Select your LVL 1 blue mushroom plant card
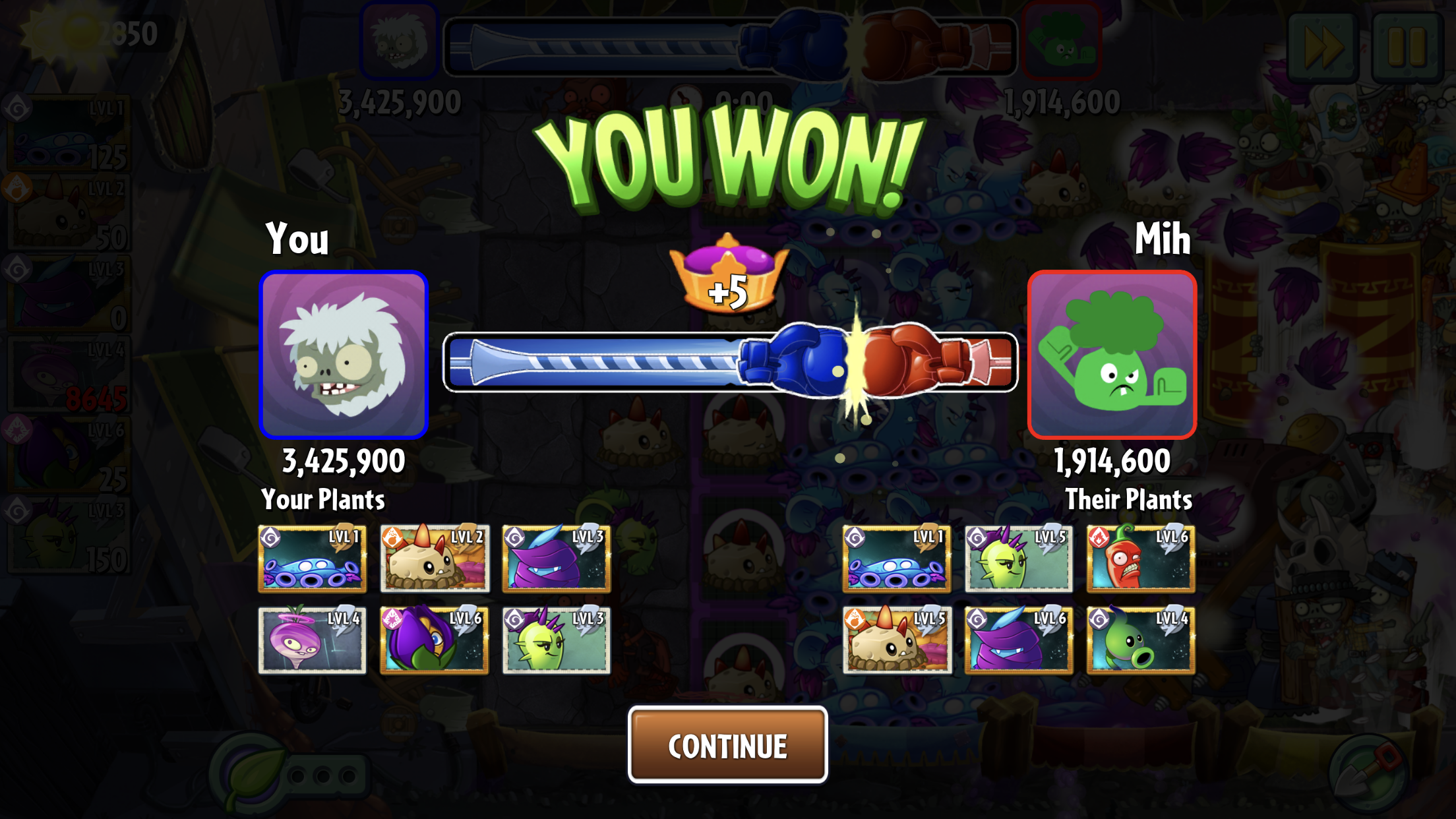Image resolution: width=1456 pixels, height=819 pixels. [312, 559]
